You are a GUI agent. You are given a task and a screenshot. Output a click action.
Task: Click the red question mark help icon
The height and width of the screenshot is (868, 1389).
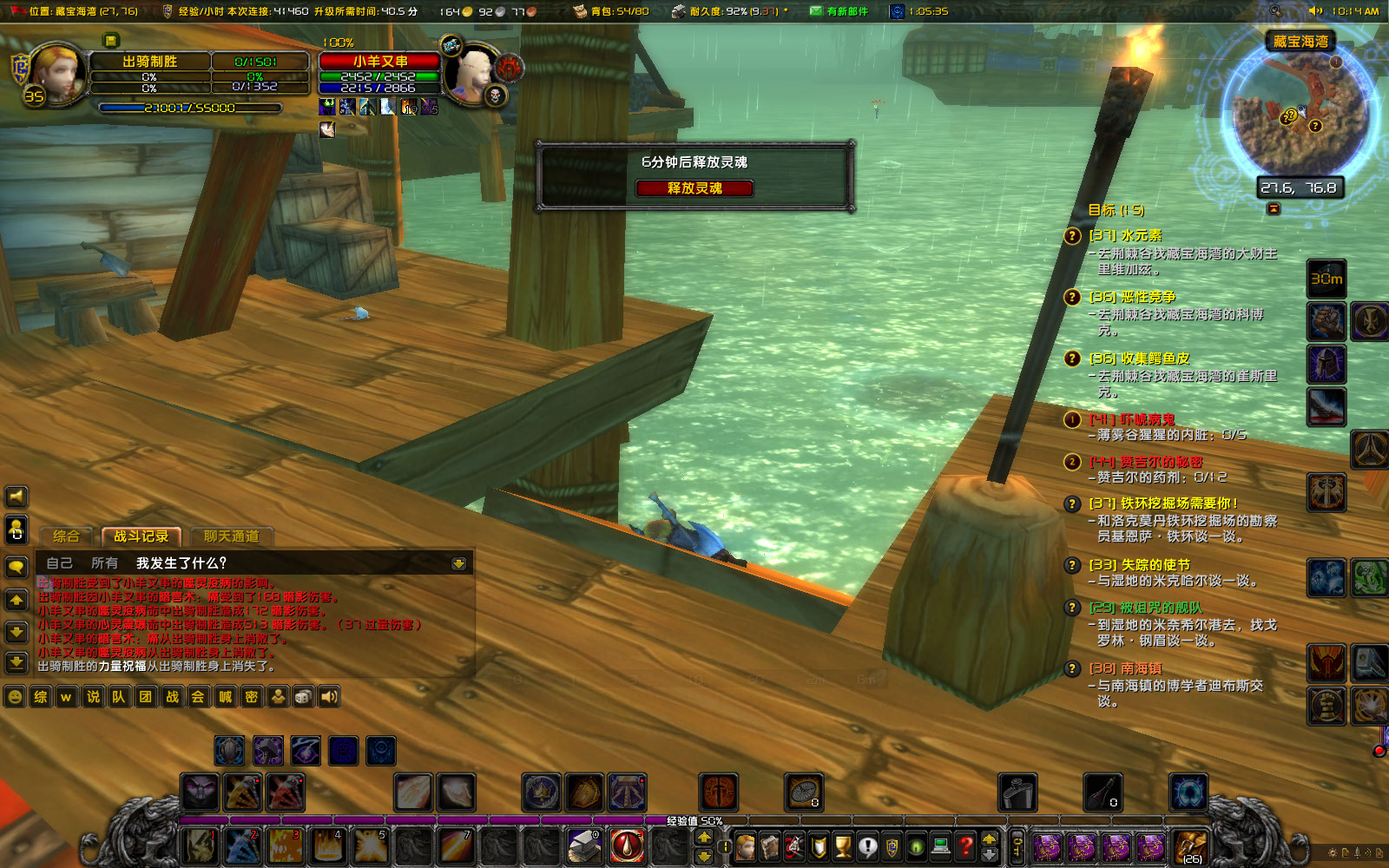[x=965, y=848]
